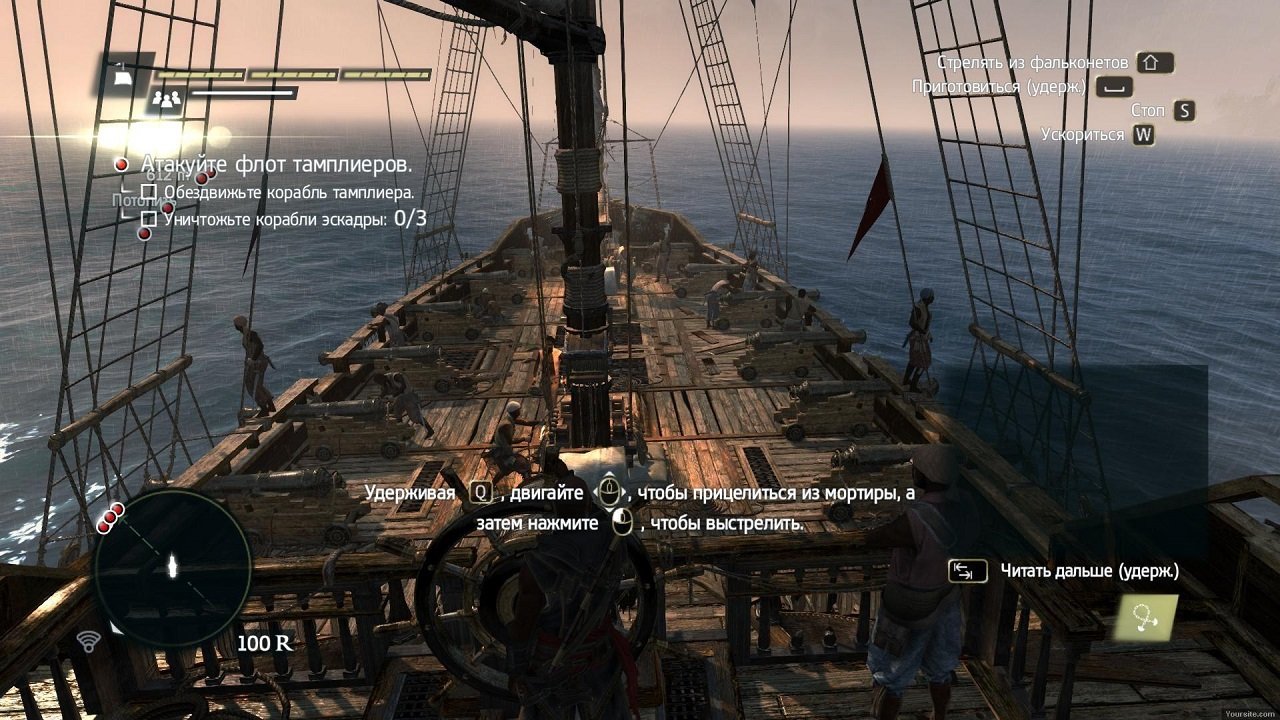The height and width of the screenshot is (720, 1280).
Task: Select the crew icon below the hull bar
Action: point(166,98)
